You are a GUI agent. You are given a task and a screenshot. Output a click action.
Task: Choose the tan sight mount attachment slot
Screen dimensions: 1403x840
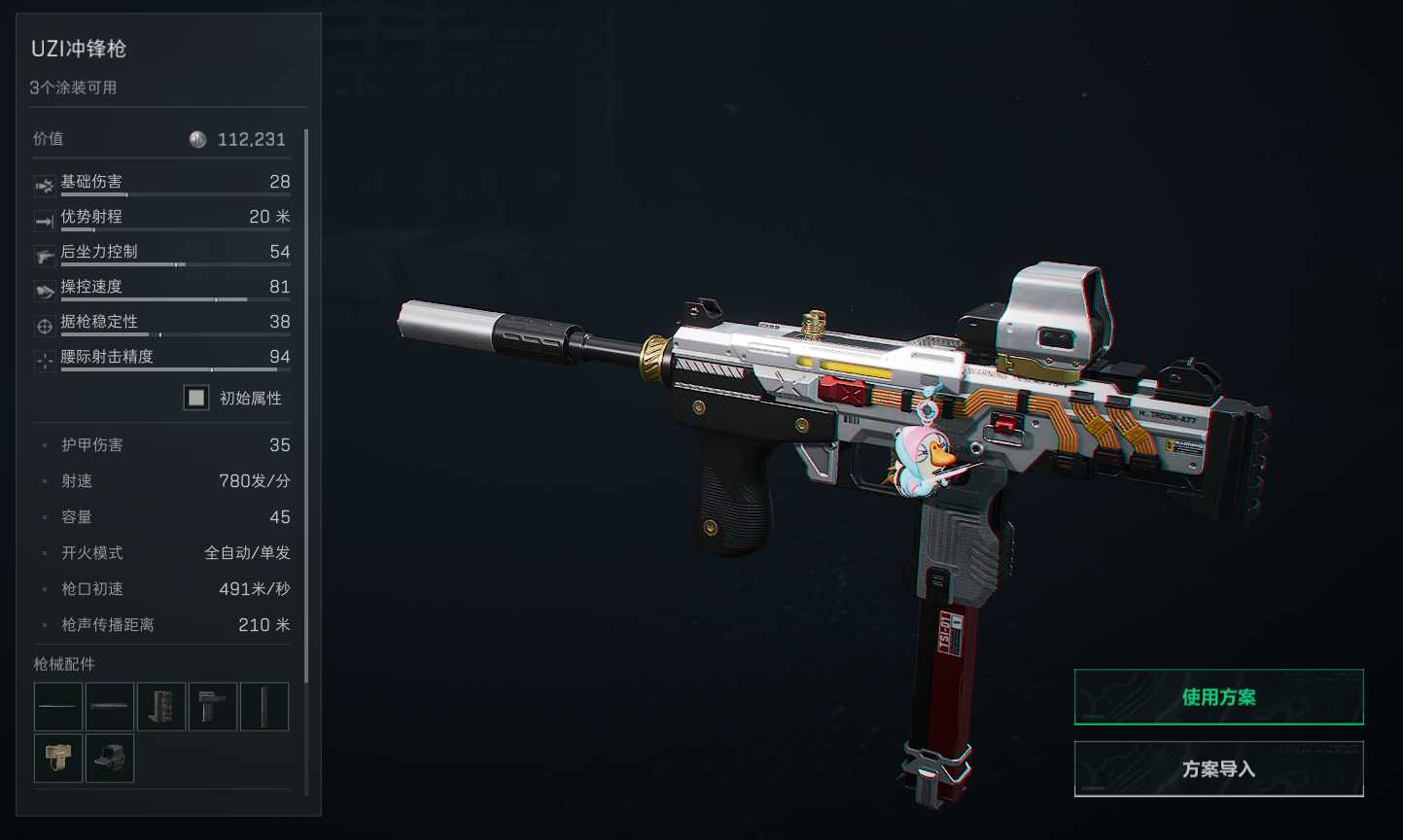pyautogui.click(x=58, y=758)
